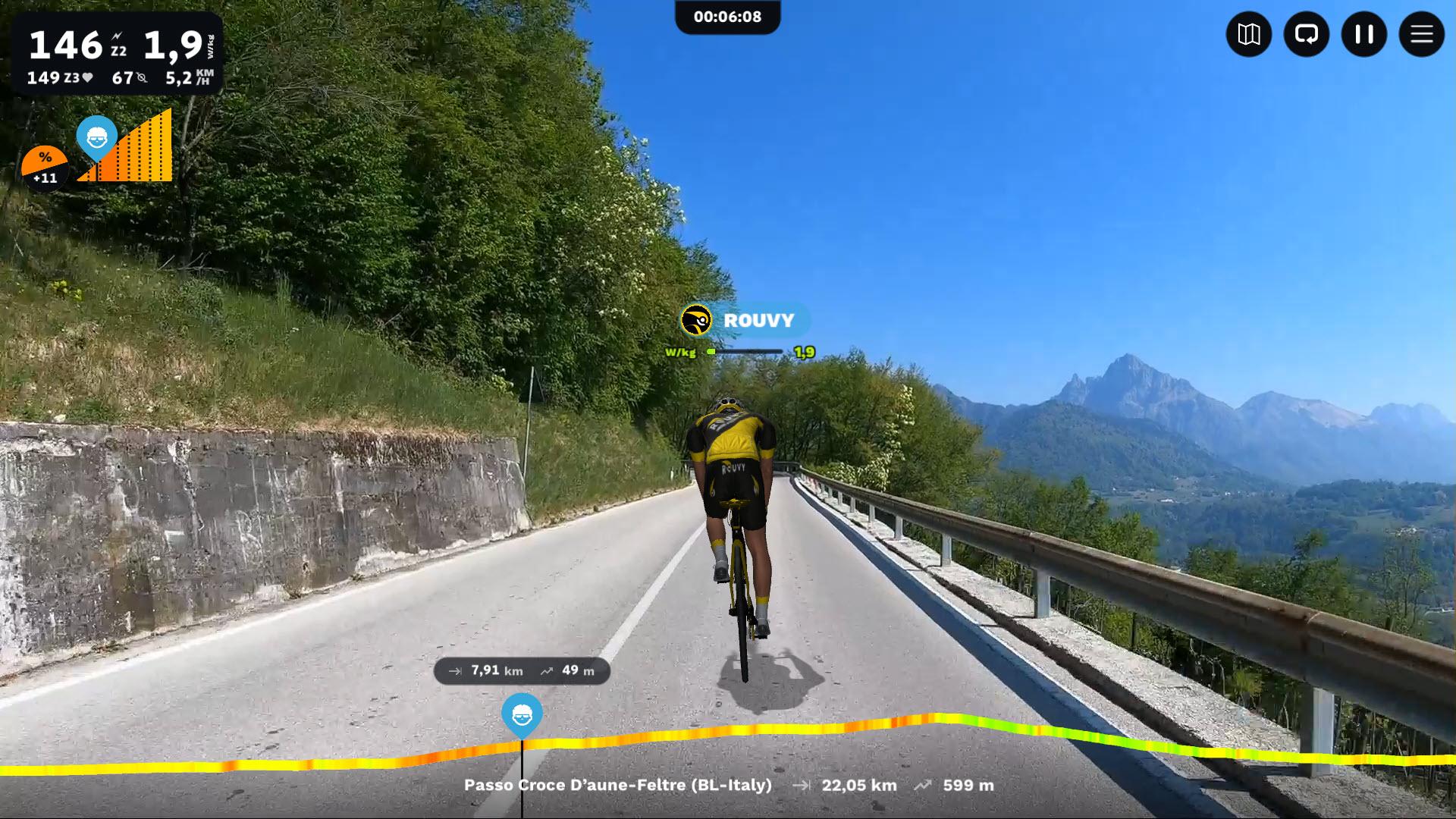
Task: Click the power and speed stats panel
Action: (x=117, y=53)
